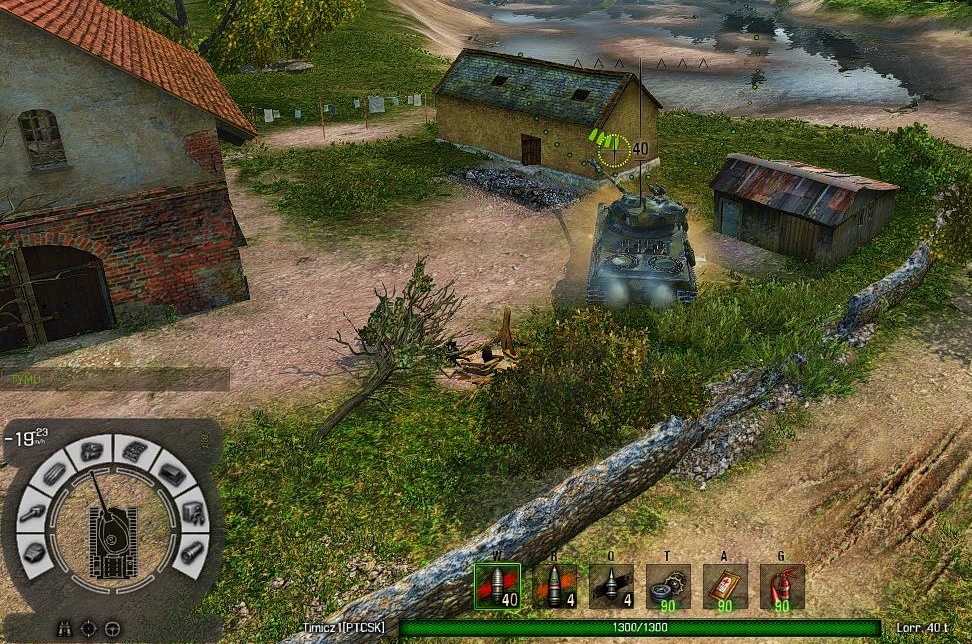This screenshot has width=972, height=644.
Task: Click the driver steering wheel icon
Action: 113,628
